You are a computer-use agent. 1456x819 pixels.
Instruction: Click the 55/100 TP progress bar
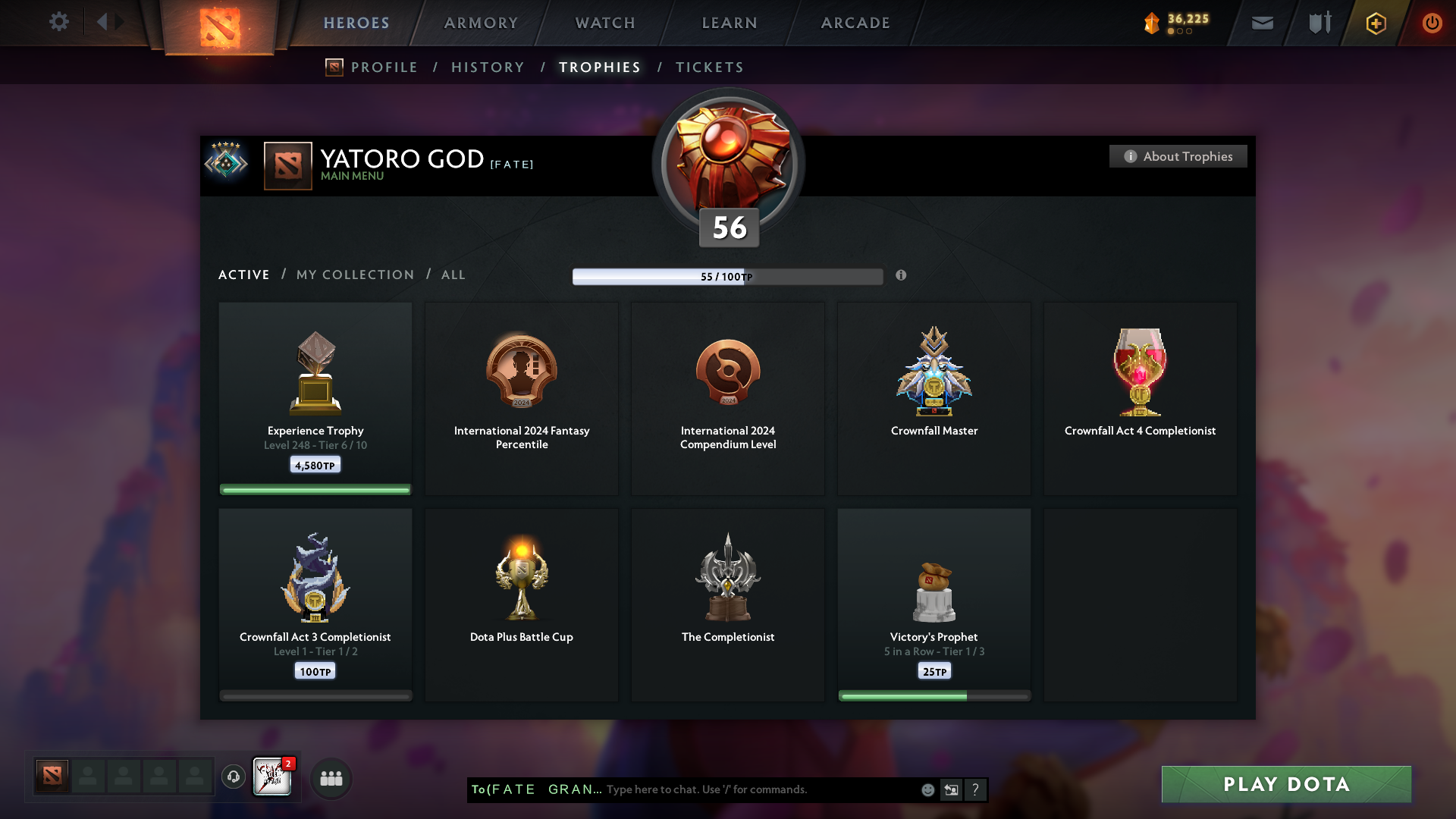point(728,276)
